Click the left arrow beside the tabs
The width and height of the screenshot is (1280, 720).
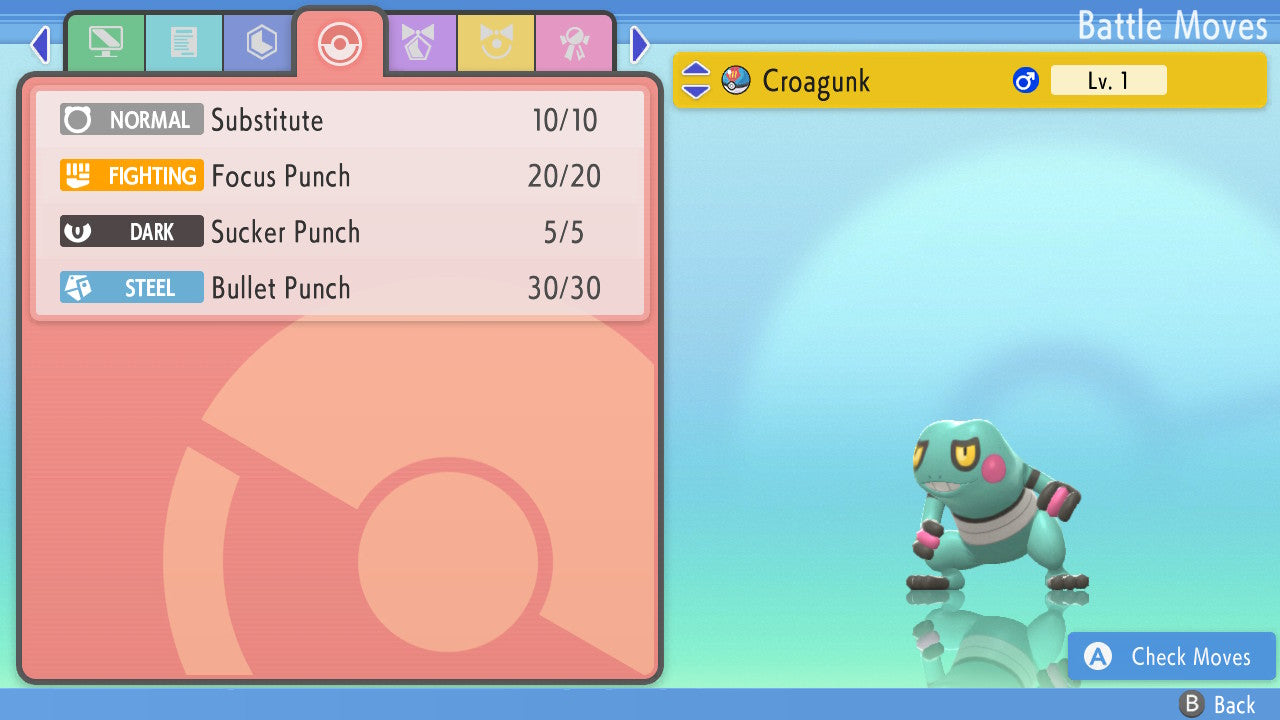tap(40, 44)
